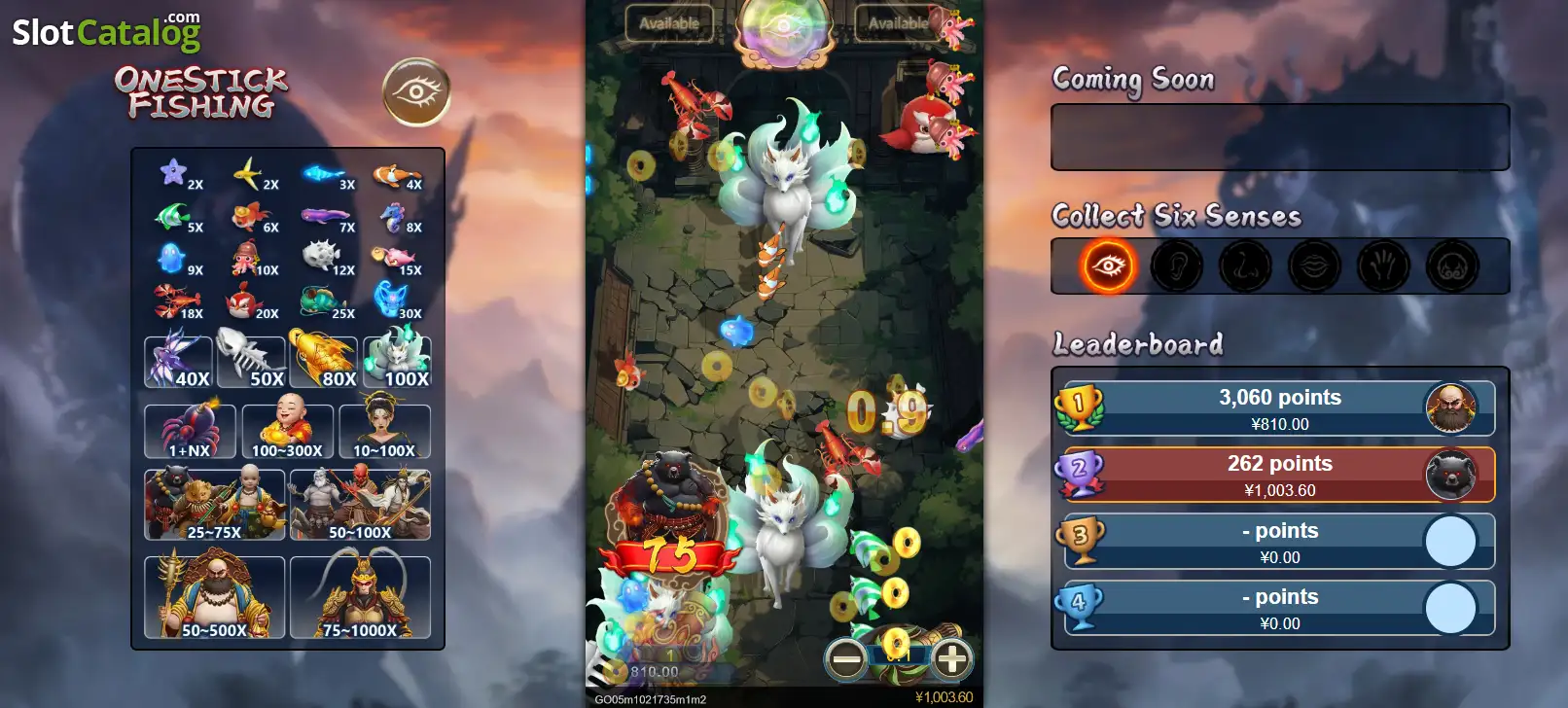This screenshot has height=708, width=1568.
Task: Open the 75x Monkey King symbol tile
Action: coord(360,596)
